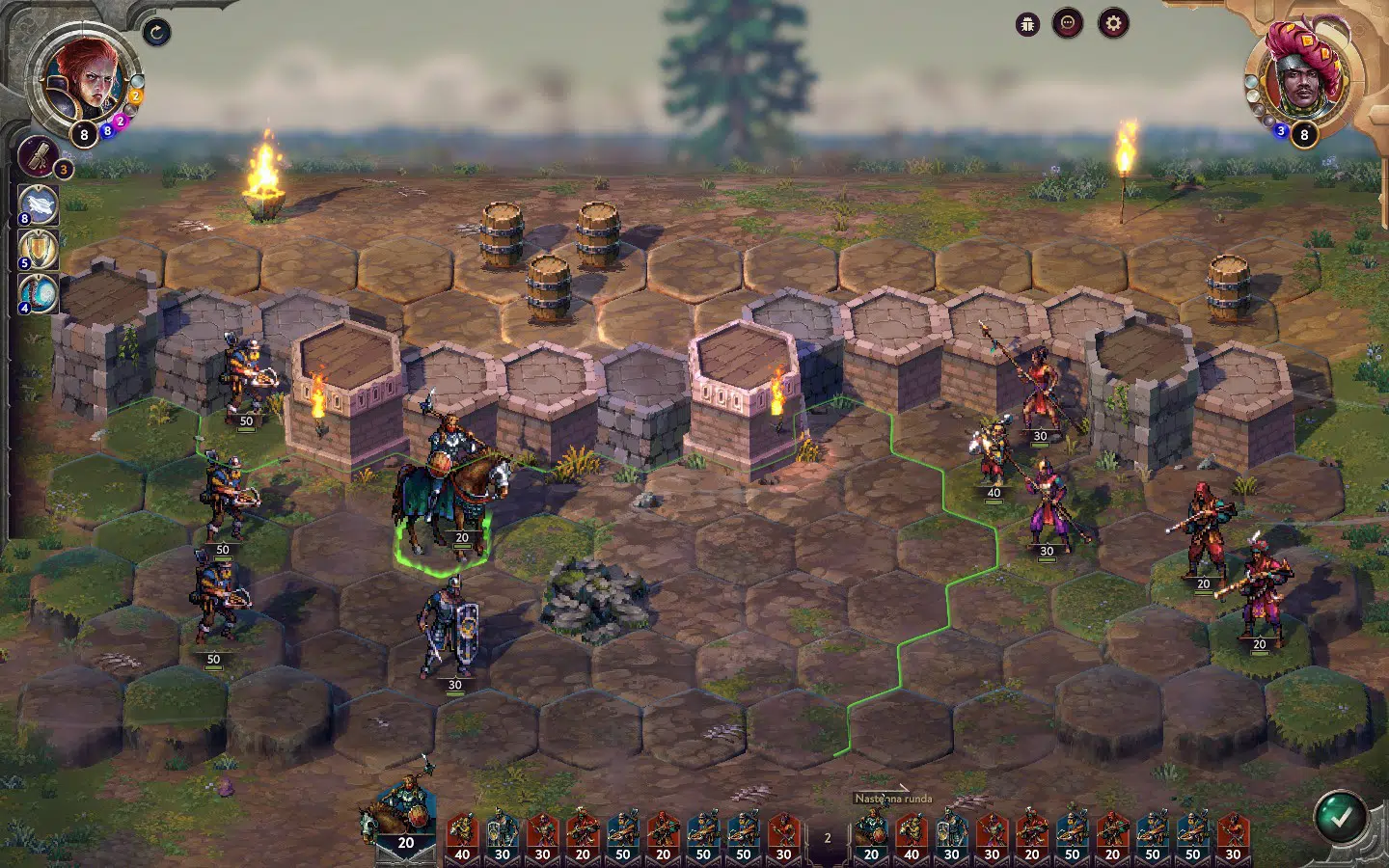The width and height of the screenshot is (1389, 868).
Task: Open the chat speech bubble
Action: pos(1068,24)
